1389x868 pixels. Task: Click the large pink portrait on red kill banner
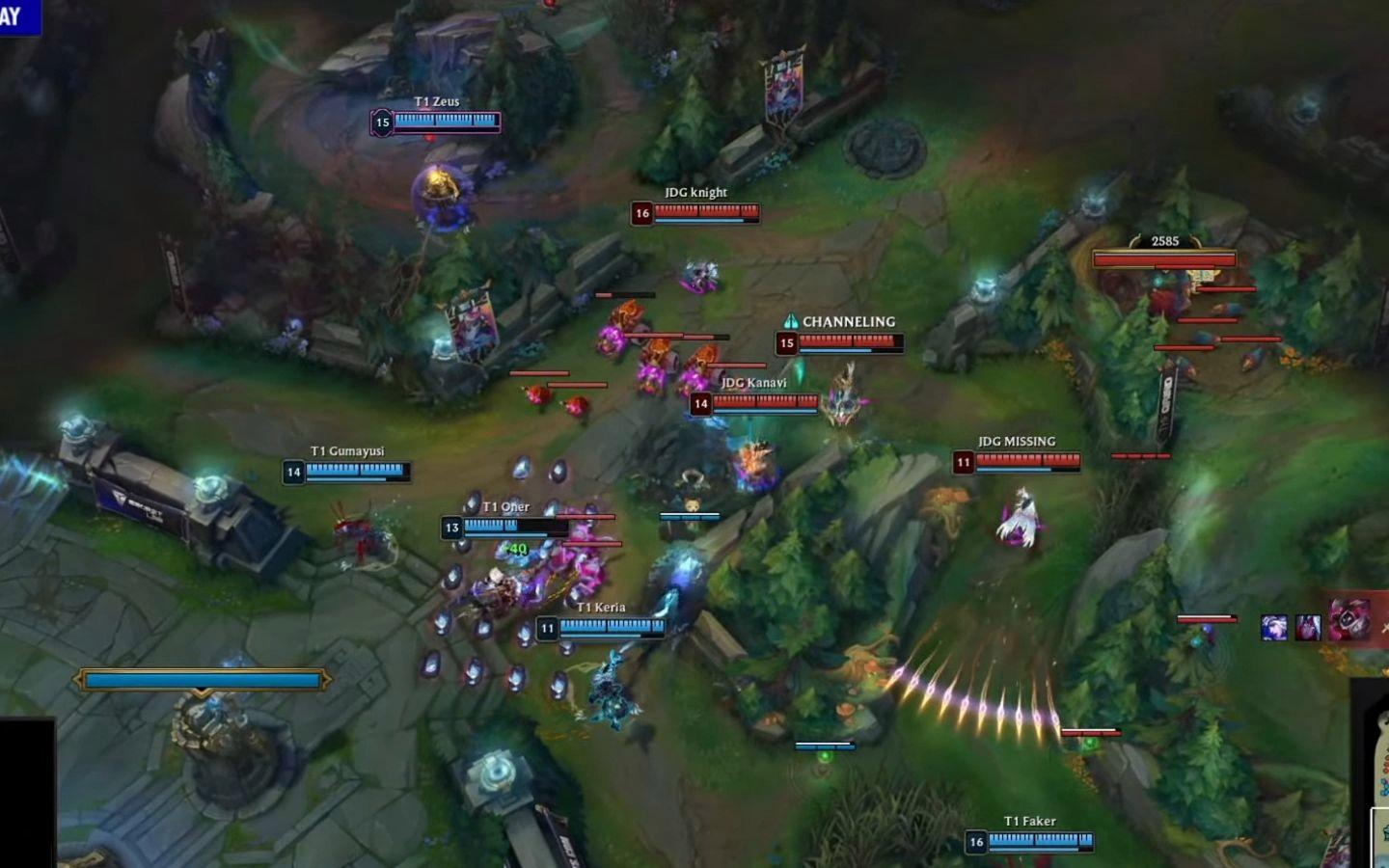(x=1348, y=620)
